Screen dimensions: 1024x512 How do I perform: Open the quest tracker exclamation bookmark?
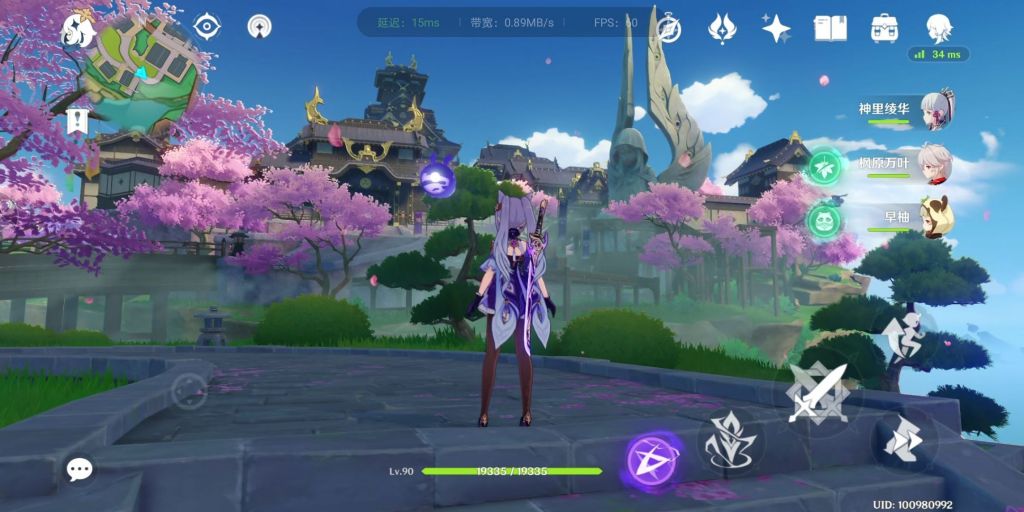[x=77, y=123]
